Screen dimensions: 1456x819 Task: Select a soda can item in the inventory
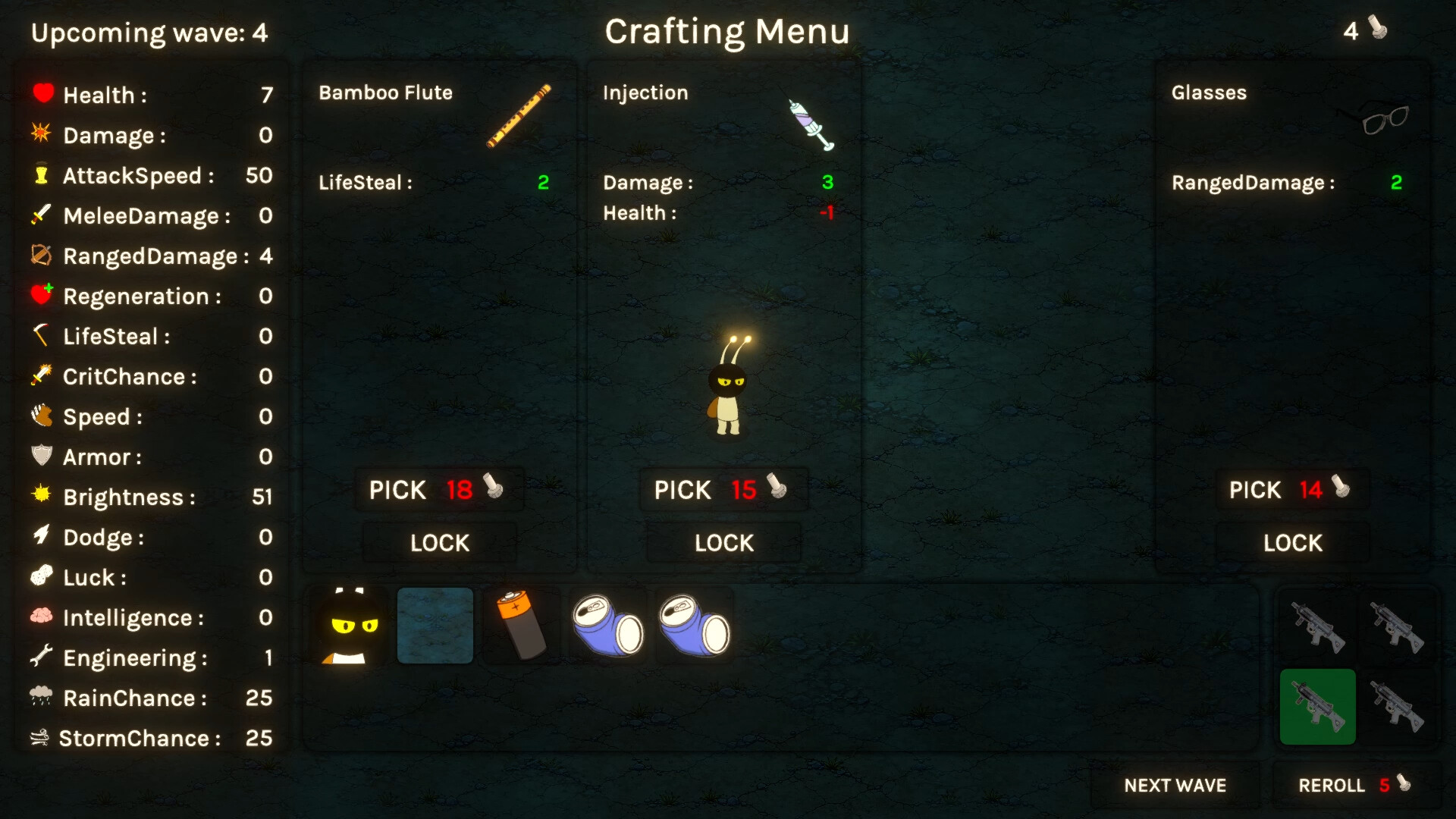pos(607,625)
